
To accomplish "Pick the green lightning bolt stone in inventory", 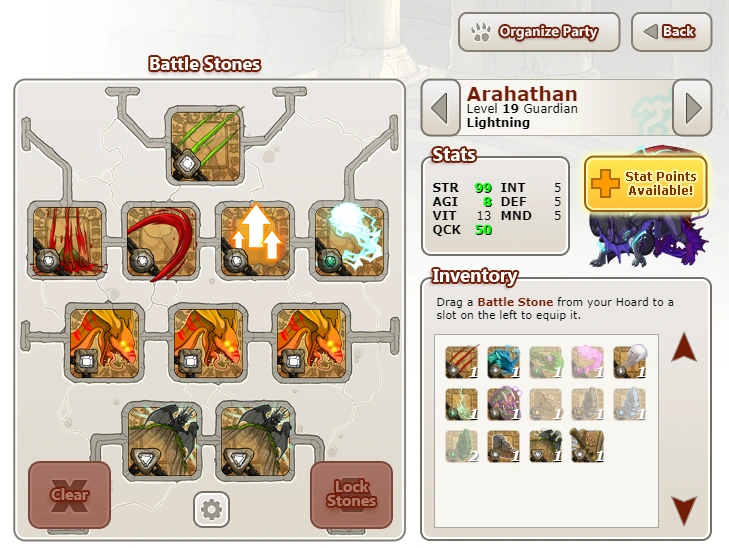I will [x=462, y=403].
